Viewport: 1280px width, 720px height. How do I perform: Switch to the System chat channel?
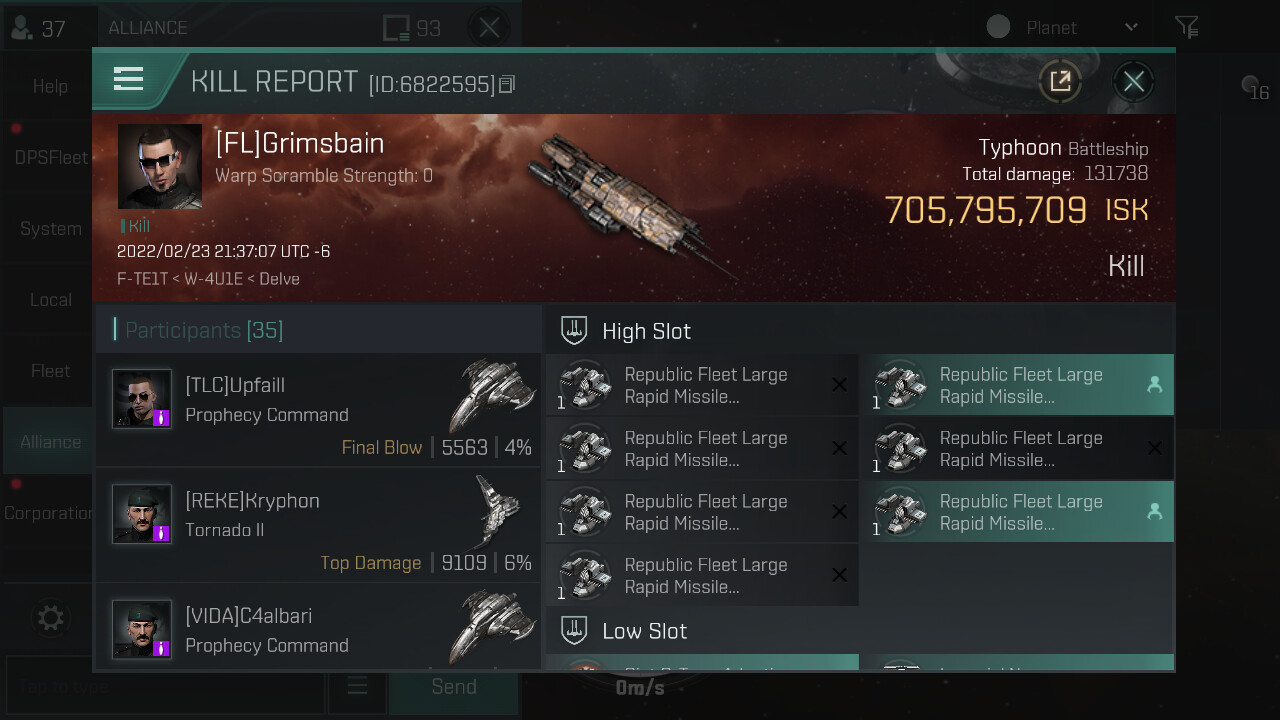tap(50, 229)
